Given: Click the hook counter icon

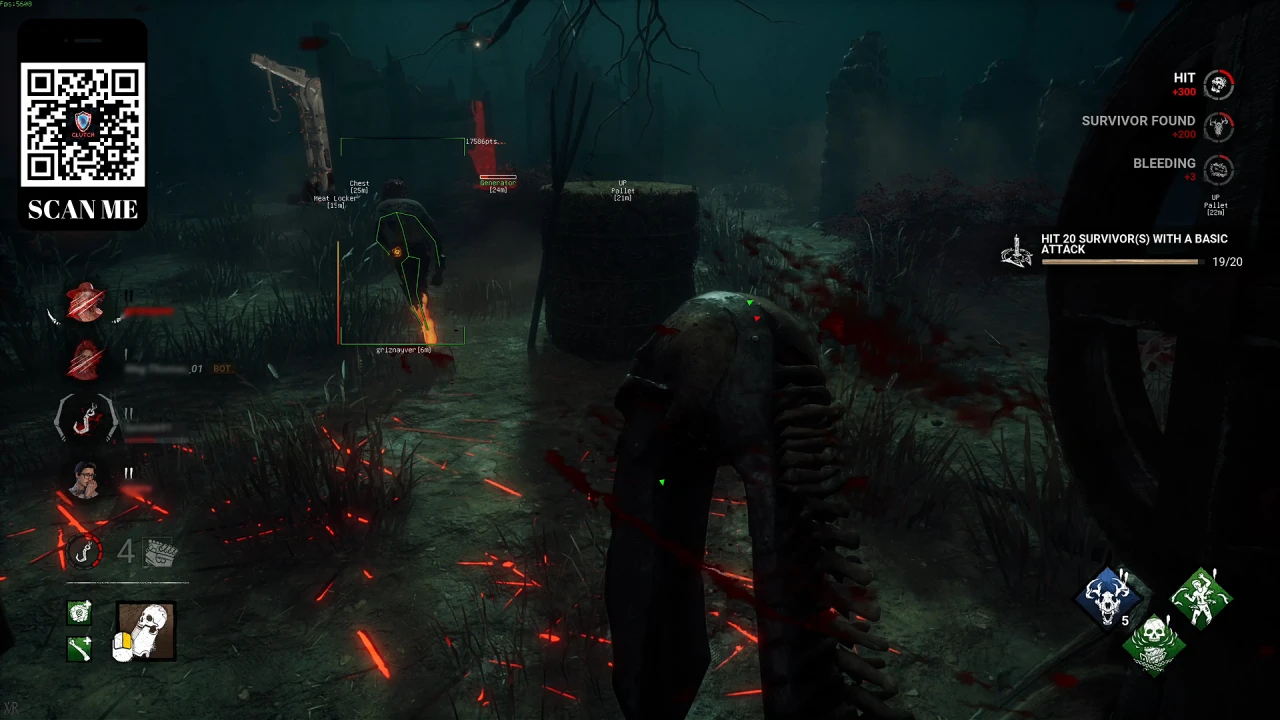Looking at the screenshot, I should pos(85,552).
